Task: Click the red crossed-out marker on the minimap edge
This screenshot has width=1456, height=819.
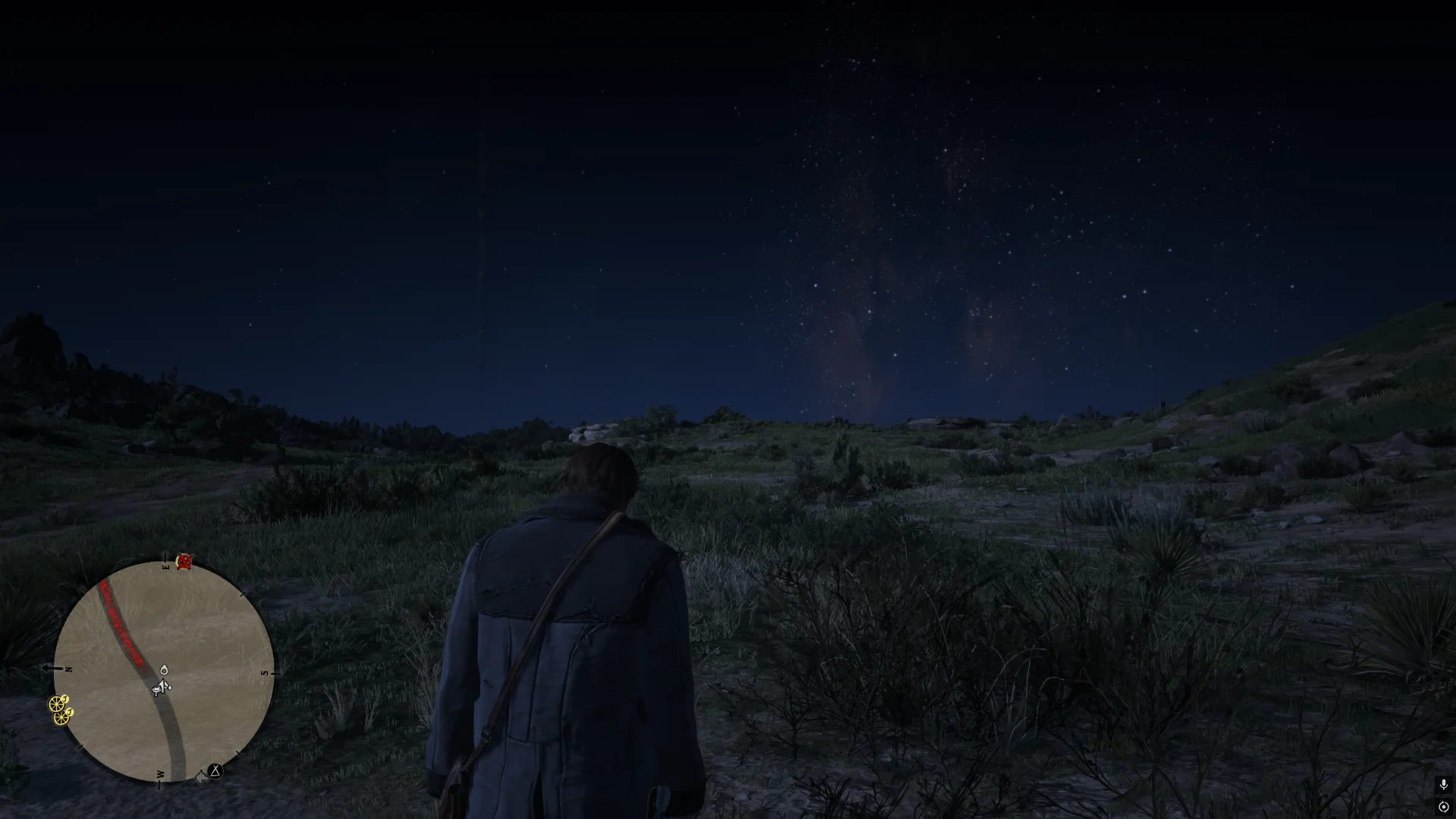Action: pos(184,561)
